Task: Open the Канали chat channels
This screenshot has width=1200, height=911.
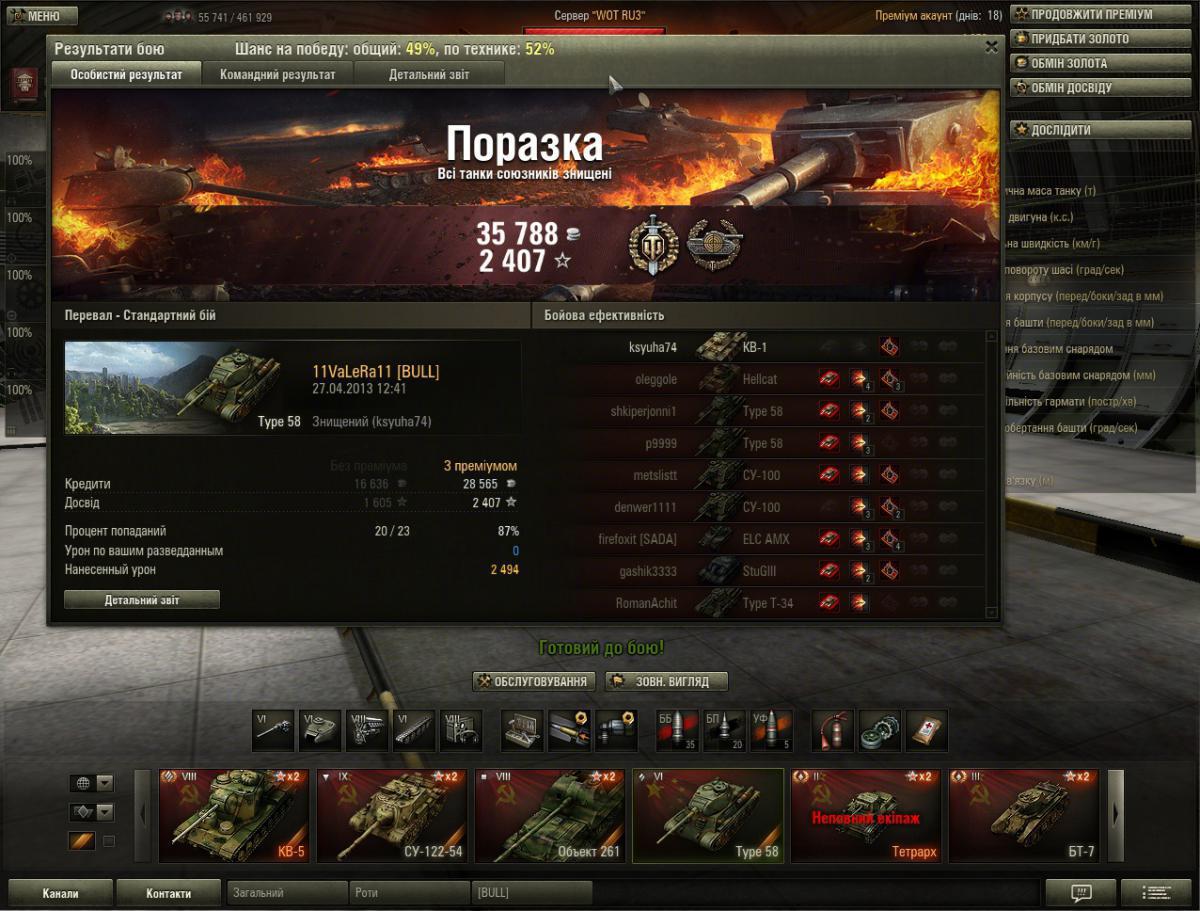Action: tap(60, 893)
